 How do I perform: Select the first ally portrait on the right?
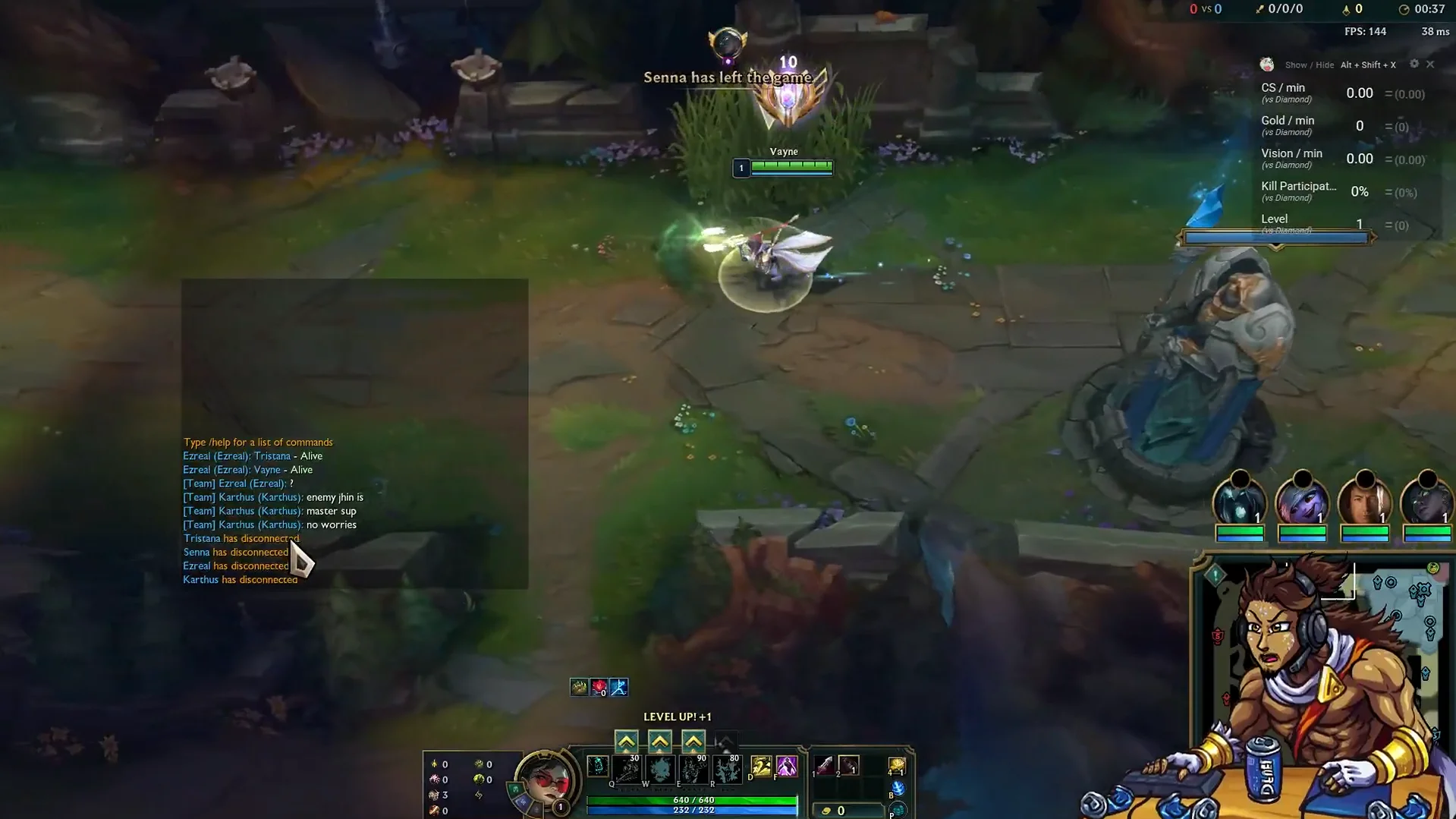point(1241,502)
